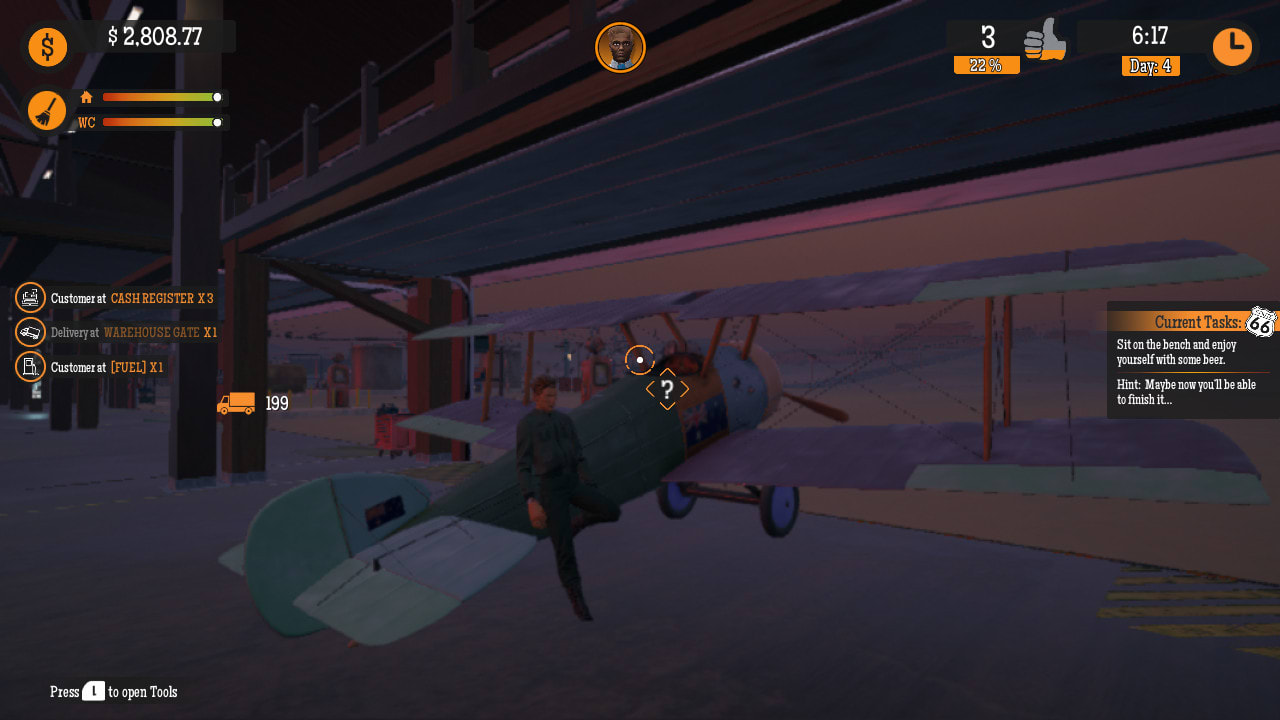This screenshot has height=720, width=1280.
Task: Click the home icon on the cleanliness bar
Action: 86,97
